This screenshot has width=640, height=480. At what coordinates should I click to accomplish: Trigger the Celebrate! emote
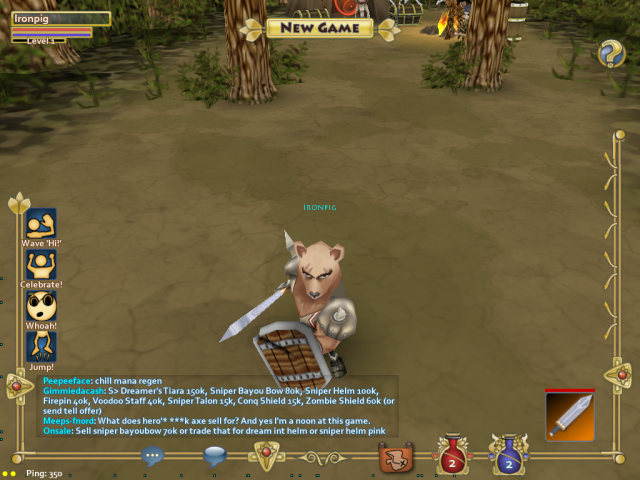pos(41,264)
